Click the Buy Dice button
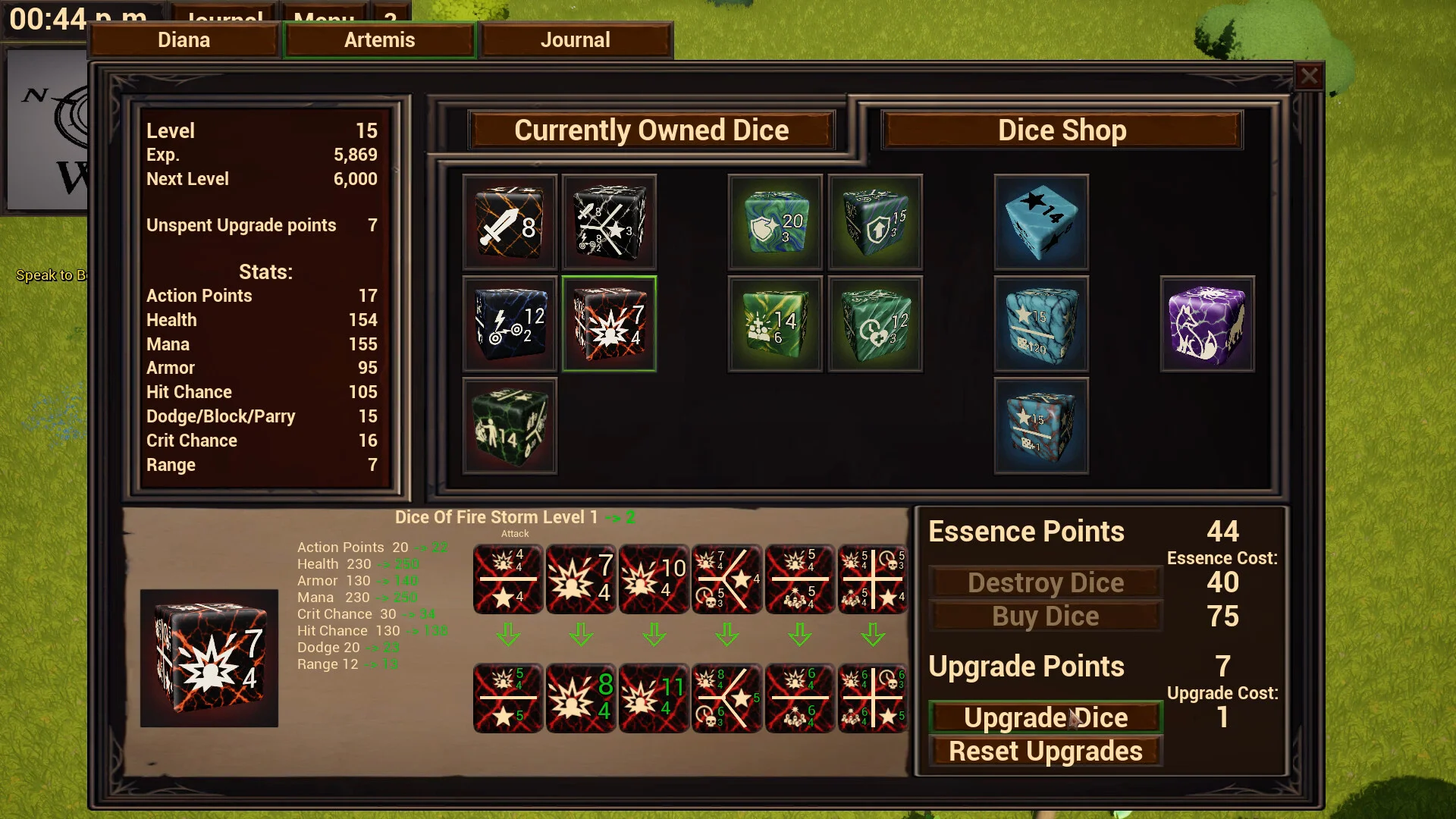This screenshot has width=1456, height=819. pyautogui.click(x=1046, y=617)
